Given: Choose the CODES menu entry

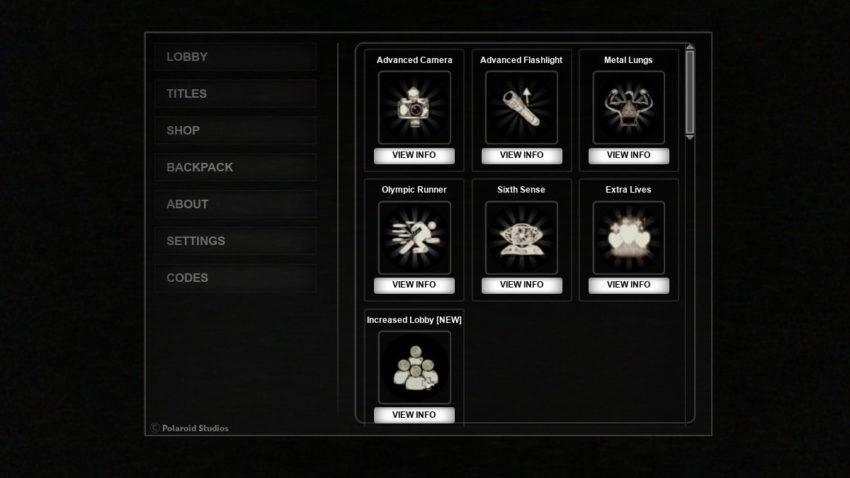Looking at the screenshot, I should tap(235, 278).
